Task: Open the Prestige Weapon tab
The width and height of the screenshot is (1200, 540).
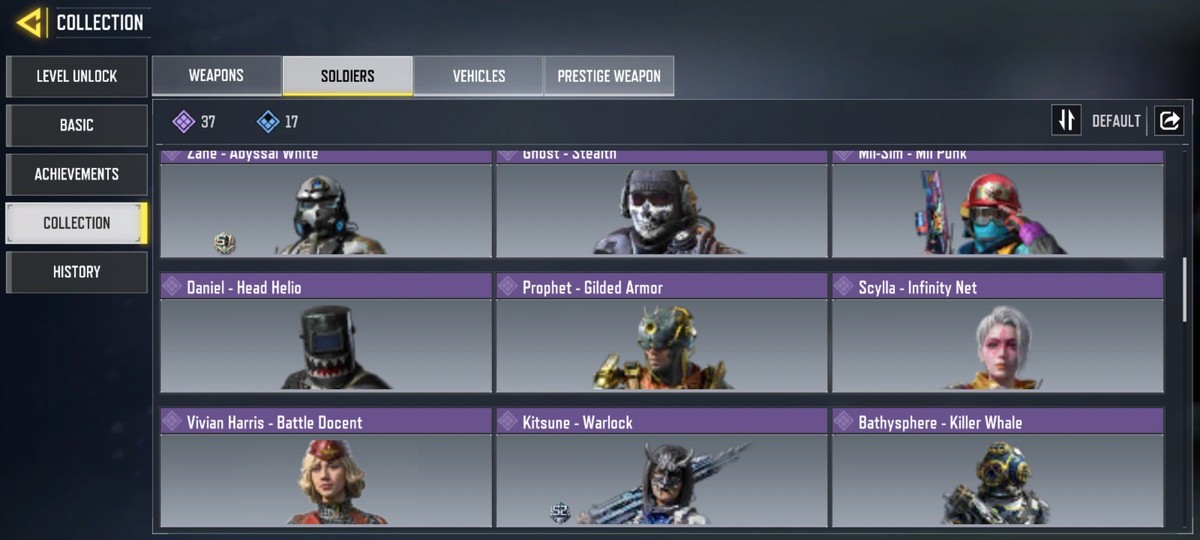Action: coord(608,76)
